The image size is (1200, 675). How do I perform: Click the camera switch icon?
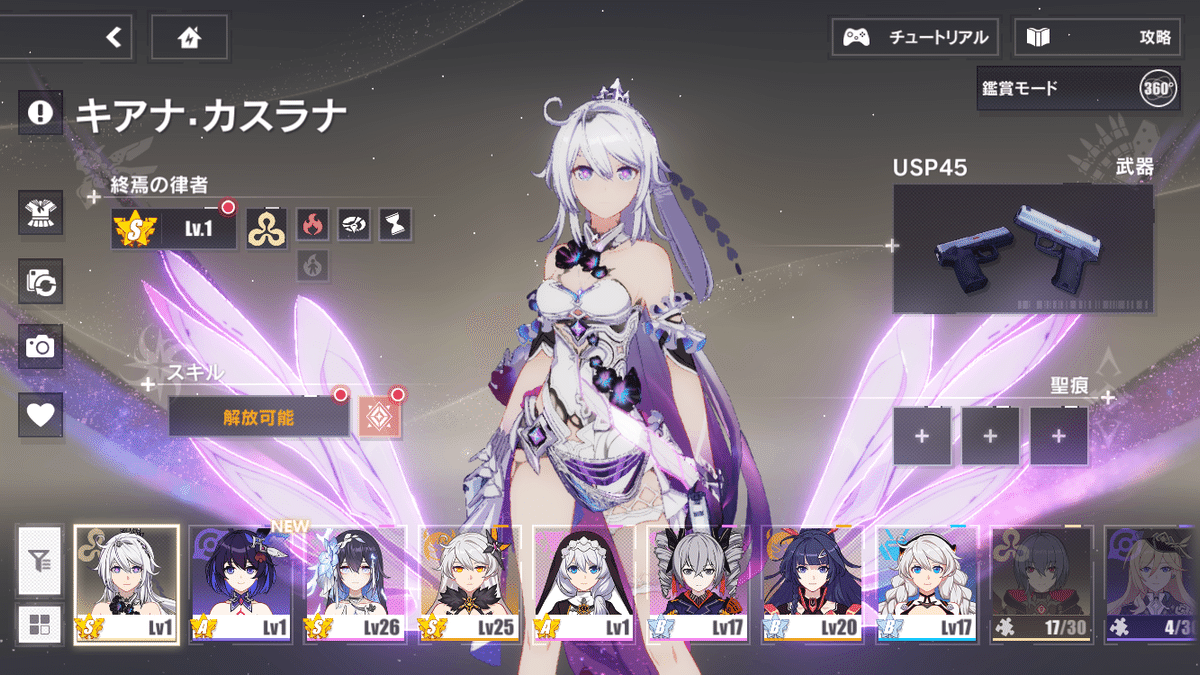point(41,282)
